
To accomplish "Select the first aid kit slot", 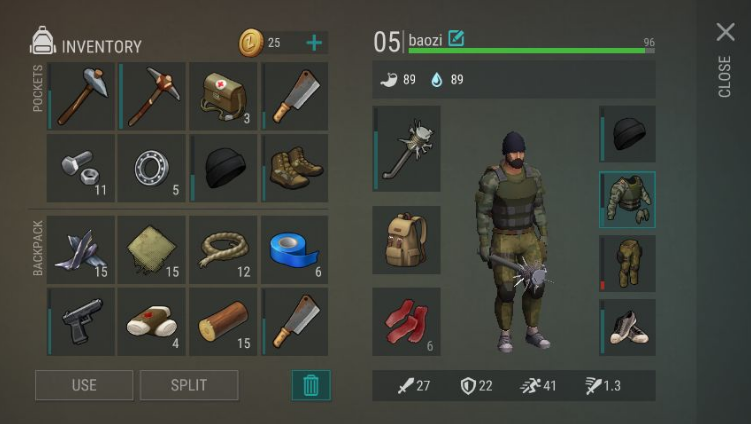I will [x=223, y=96].
